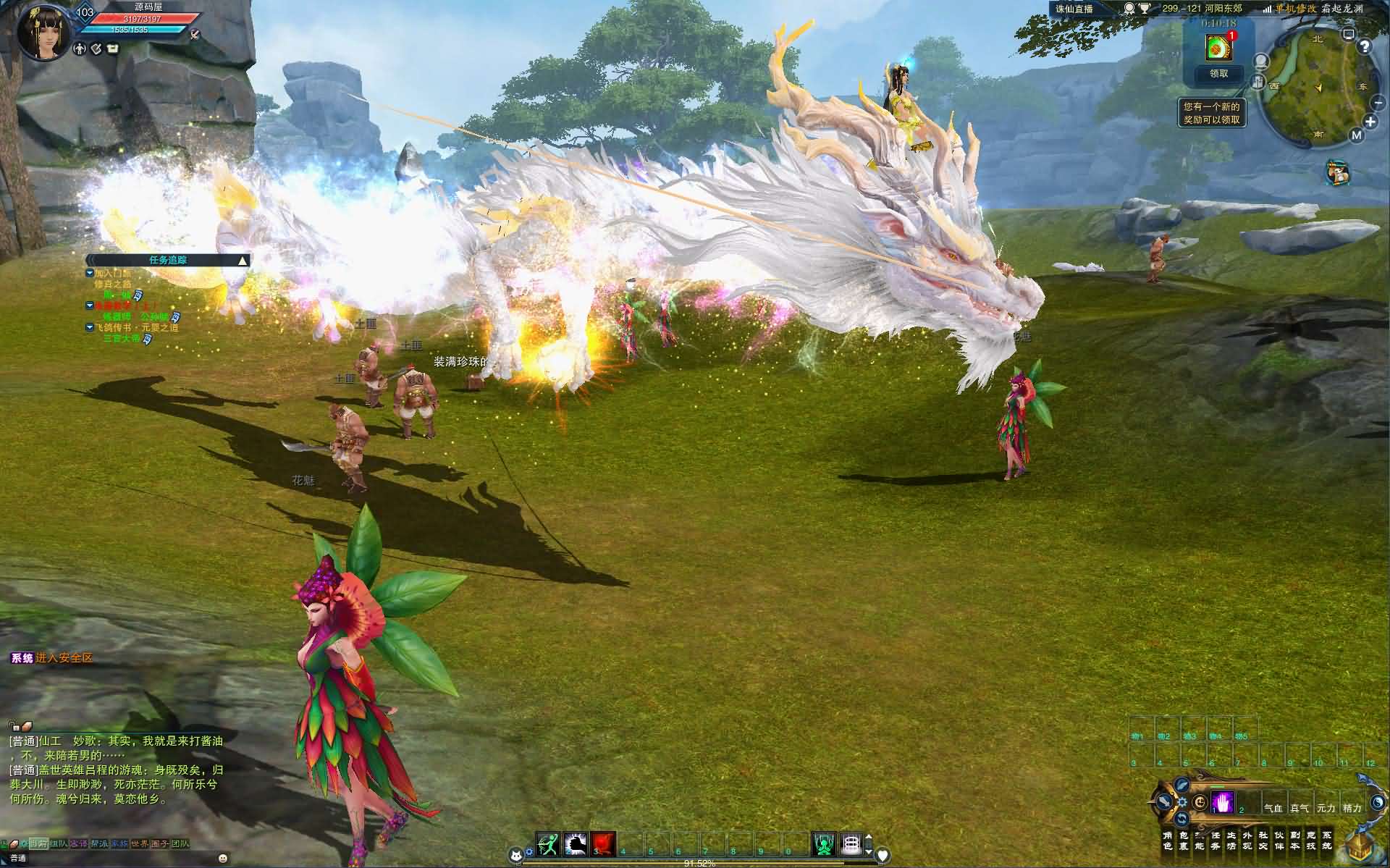Zoom in the minimap with plus button

[x=1370, y=122]
